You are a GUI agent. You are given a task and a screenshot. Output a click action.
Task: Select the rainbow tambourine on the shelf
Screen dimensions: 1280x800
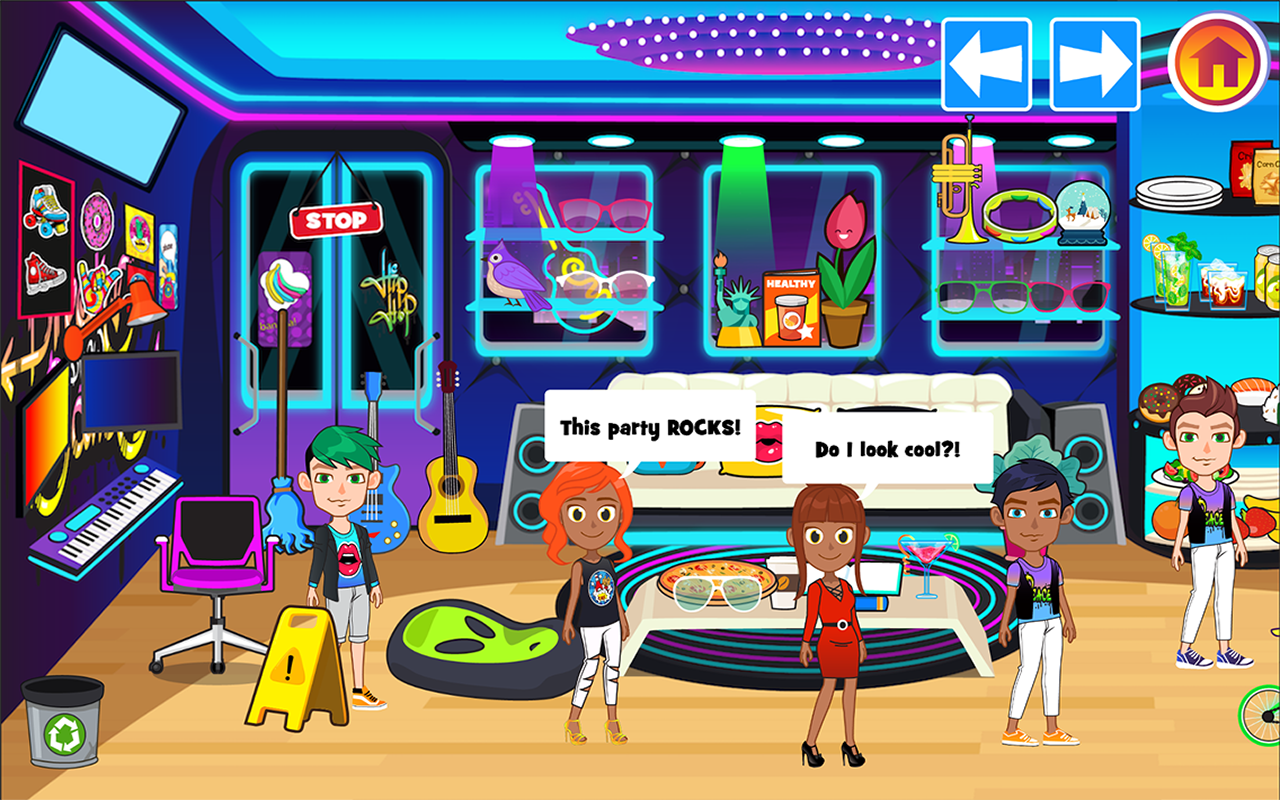coord(1020,215)
